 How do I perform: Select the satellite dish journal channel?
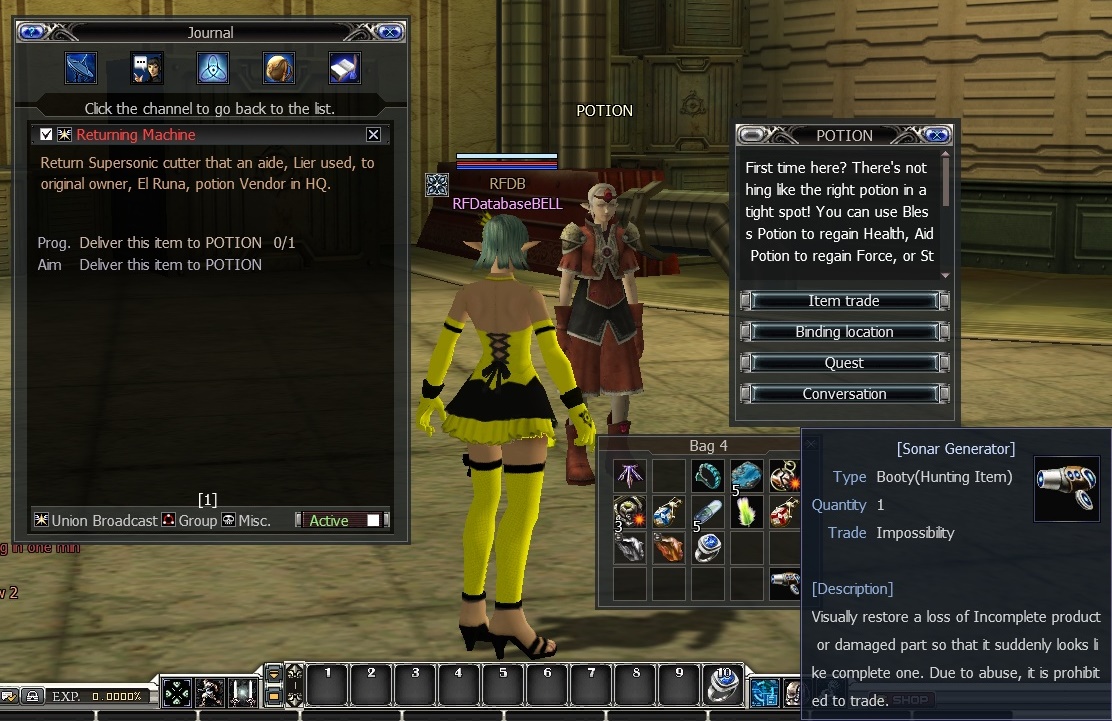[x=81, y=67]
